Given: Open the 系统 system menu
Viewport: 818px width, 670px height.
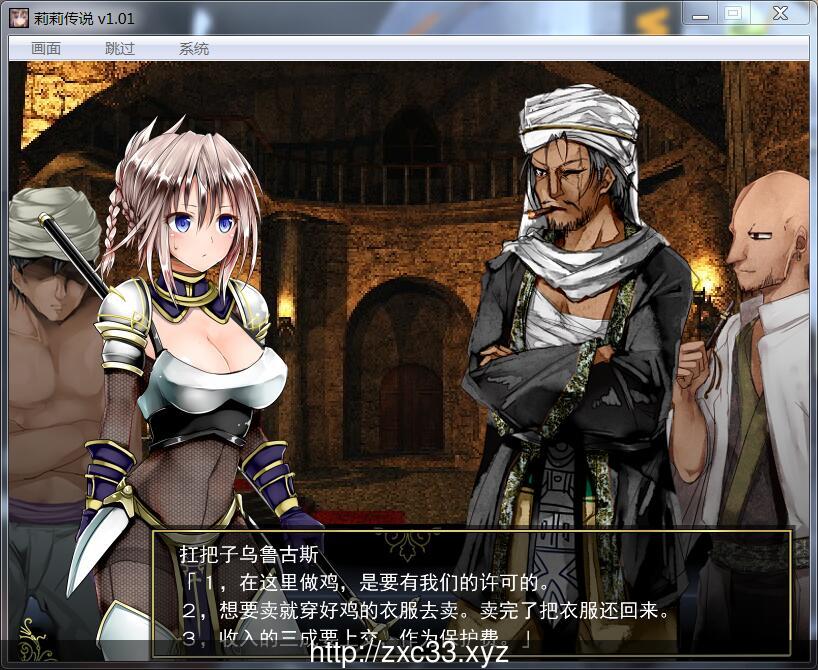Looking at the screenshot, I should (x=194, y=49).
